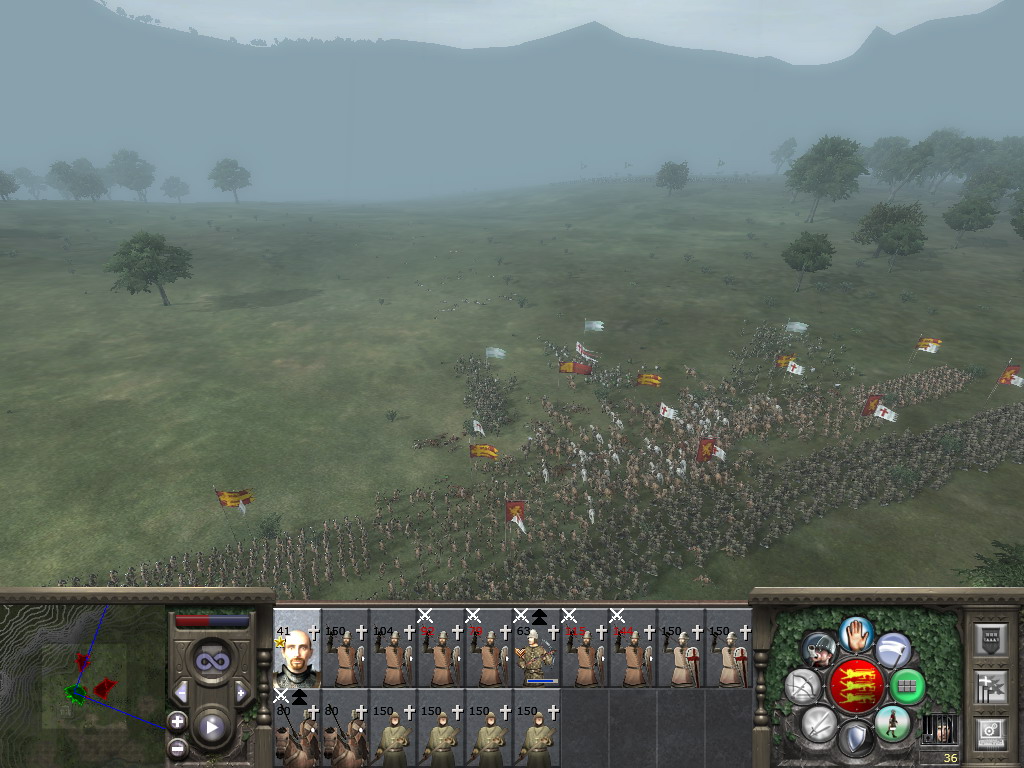Select the archer unit card with 63 men

[537, 650]
